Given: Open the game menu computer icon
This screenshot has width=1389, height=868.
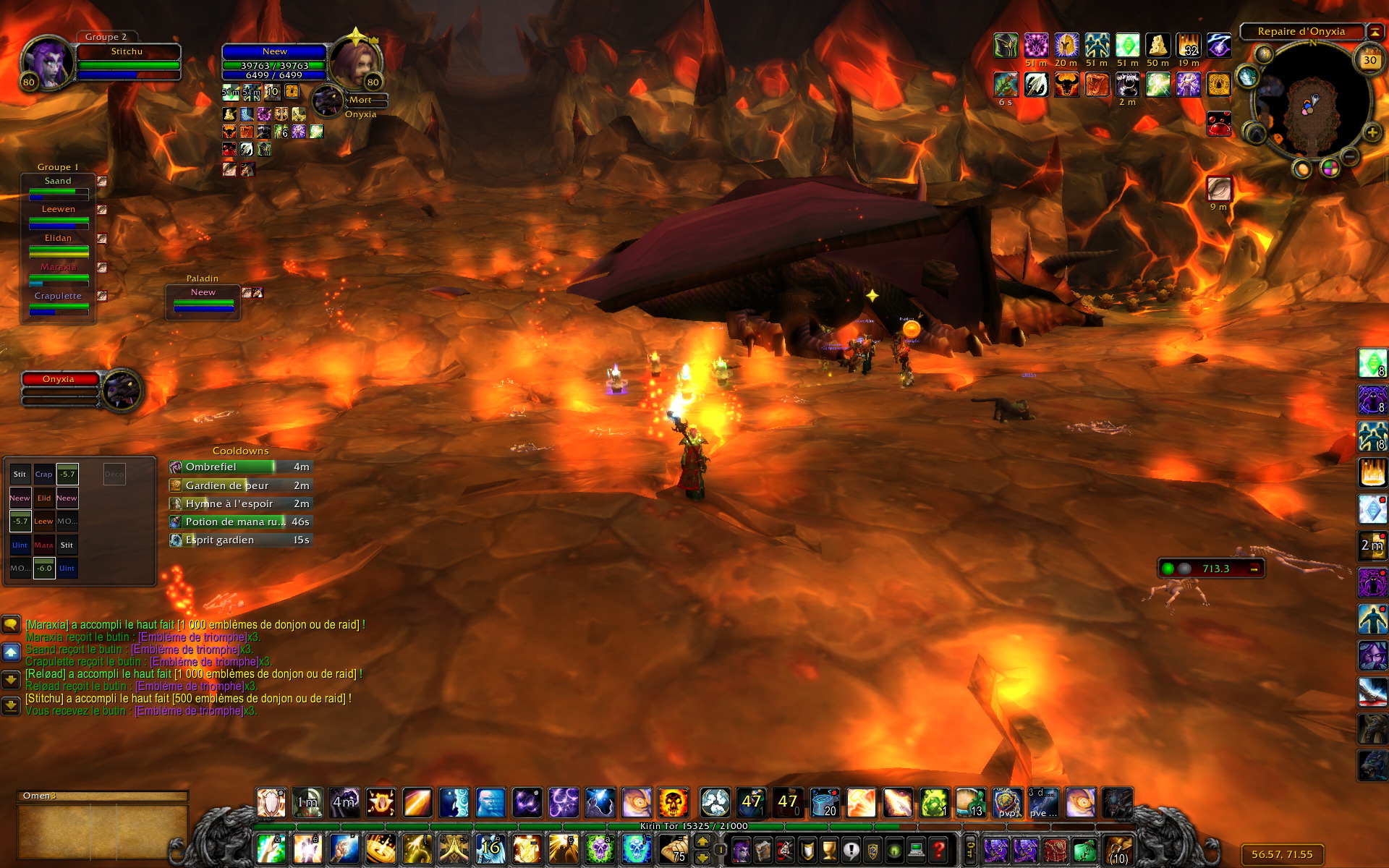Looking at the screenshot, I should [917, 850].
